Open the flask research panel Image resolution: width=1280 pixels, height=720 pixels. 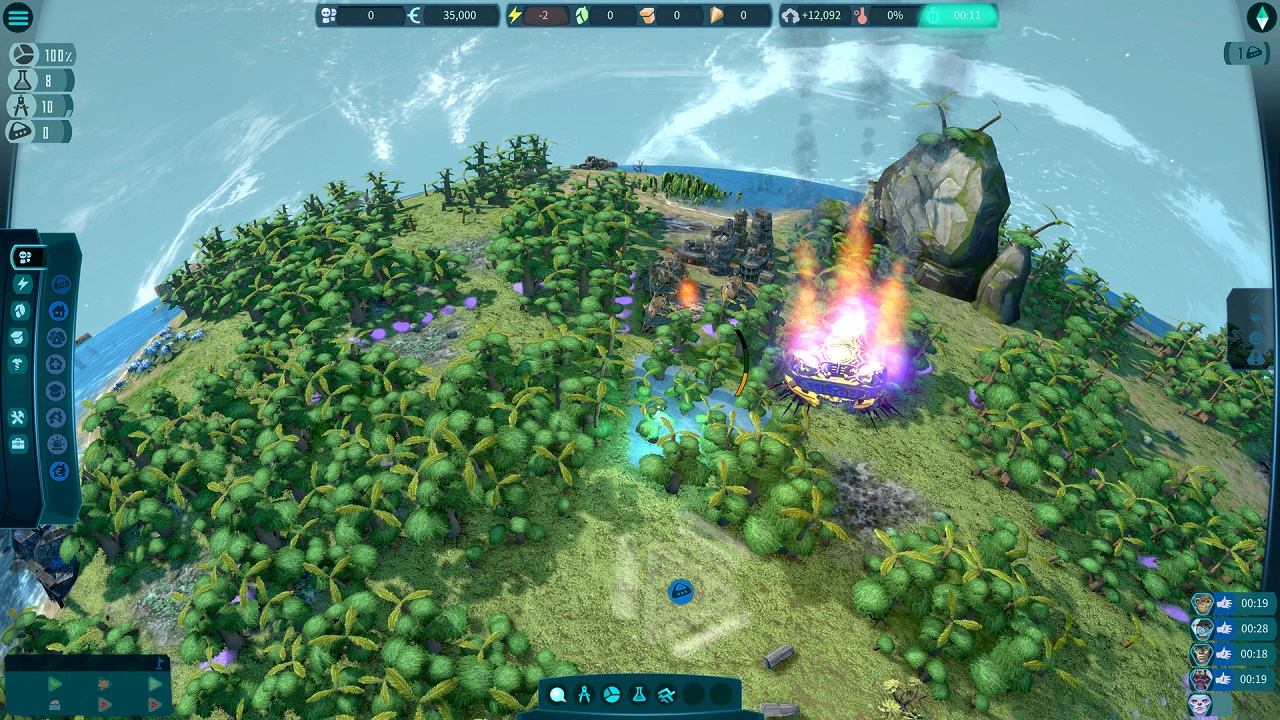[x=639, y=695]
